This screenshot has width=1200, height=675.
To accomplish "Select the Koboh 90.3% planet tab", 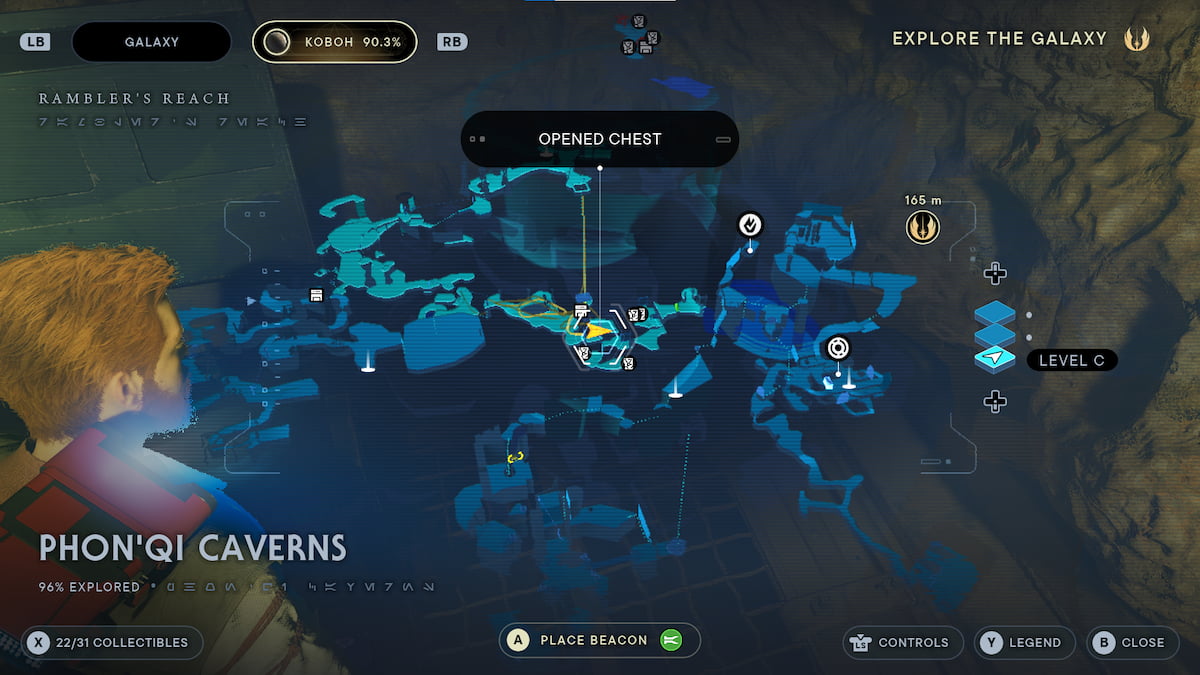I will (334, 42).
